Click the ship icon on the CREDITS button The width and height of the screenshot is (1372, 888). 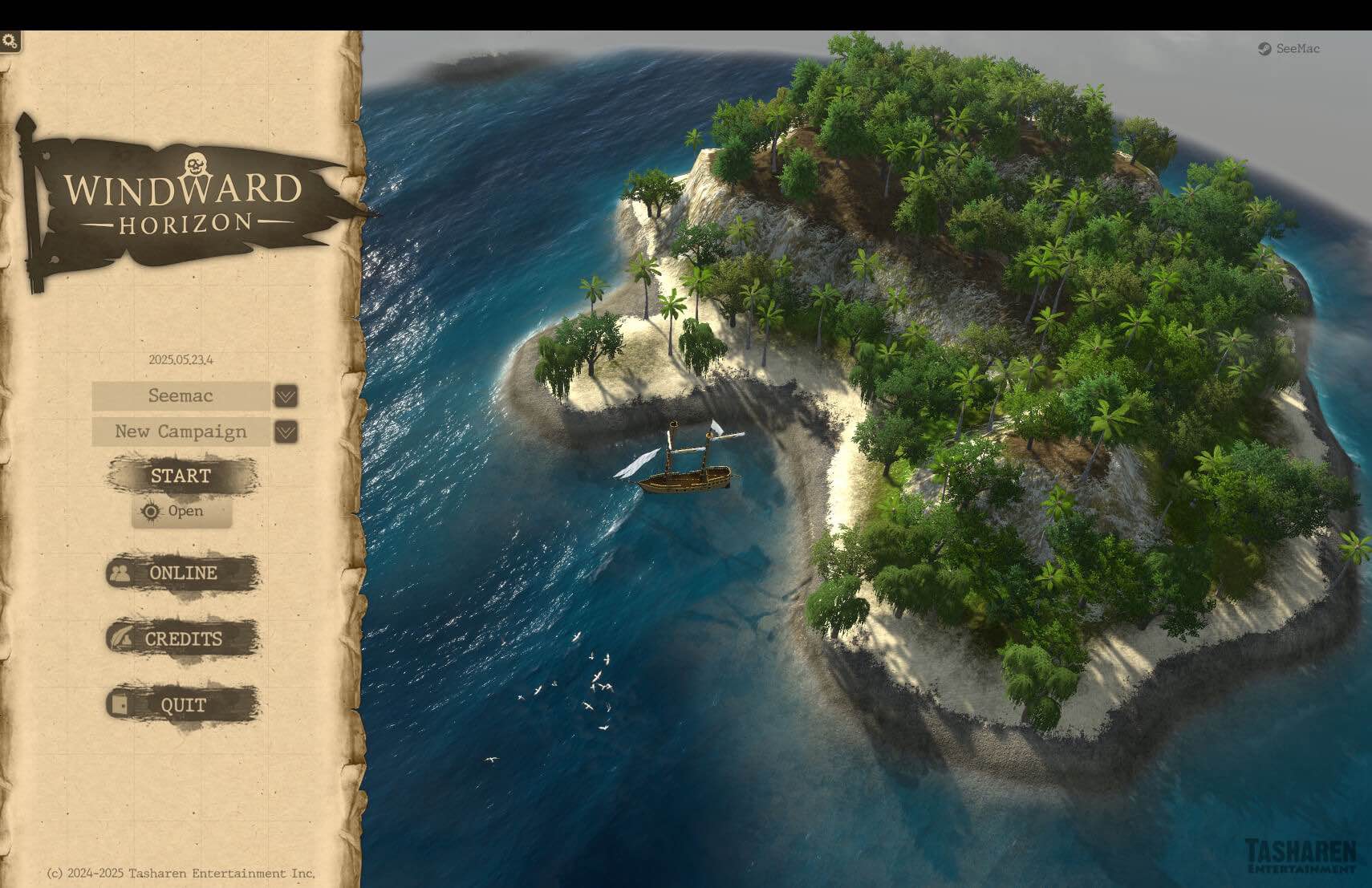coord(120,639)
